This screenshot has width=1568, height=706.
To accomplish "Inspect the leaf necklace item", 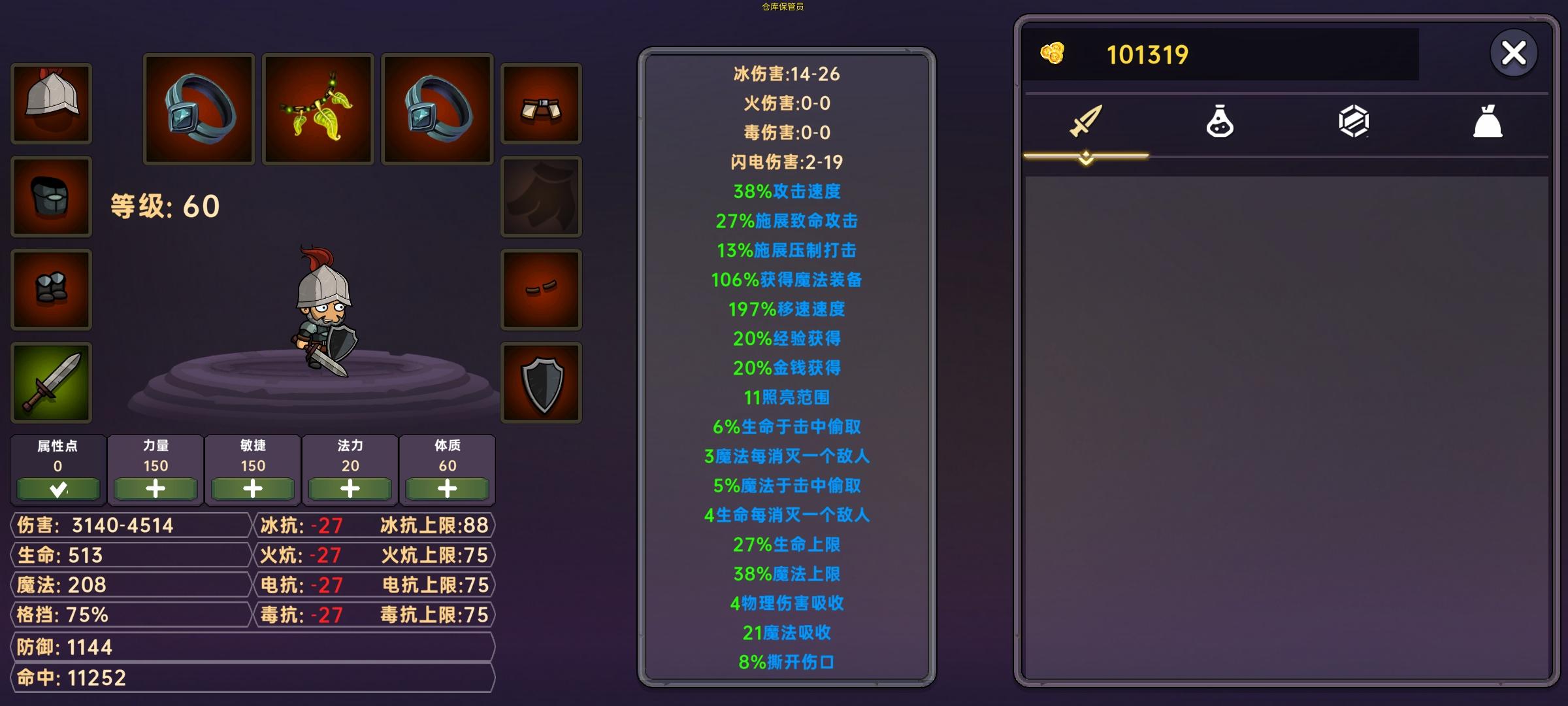I will (318, 109).
